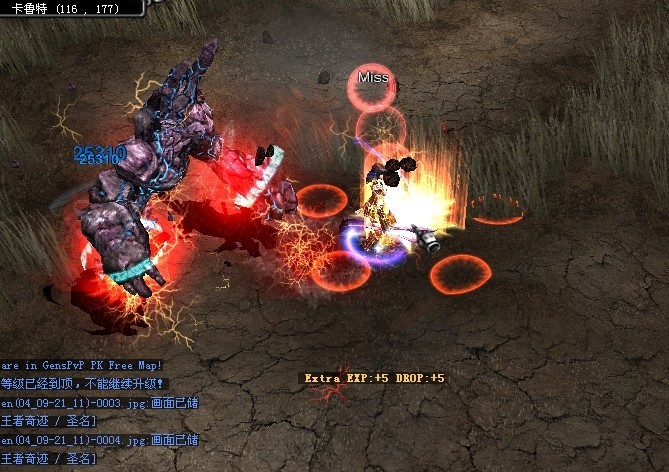
Task: Click the GensPvP PK Free Map chat message
Action: click(x=82, y=366)
